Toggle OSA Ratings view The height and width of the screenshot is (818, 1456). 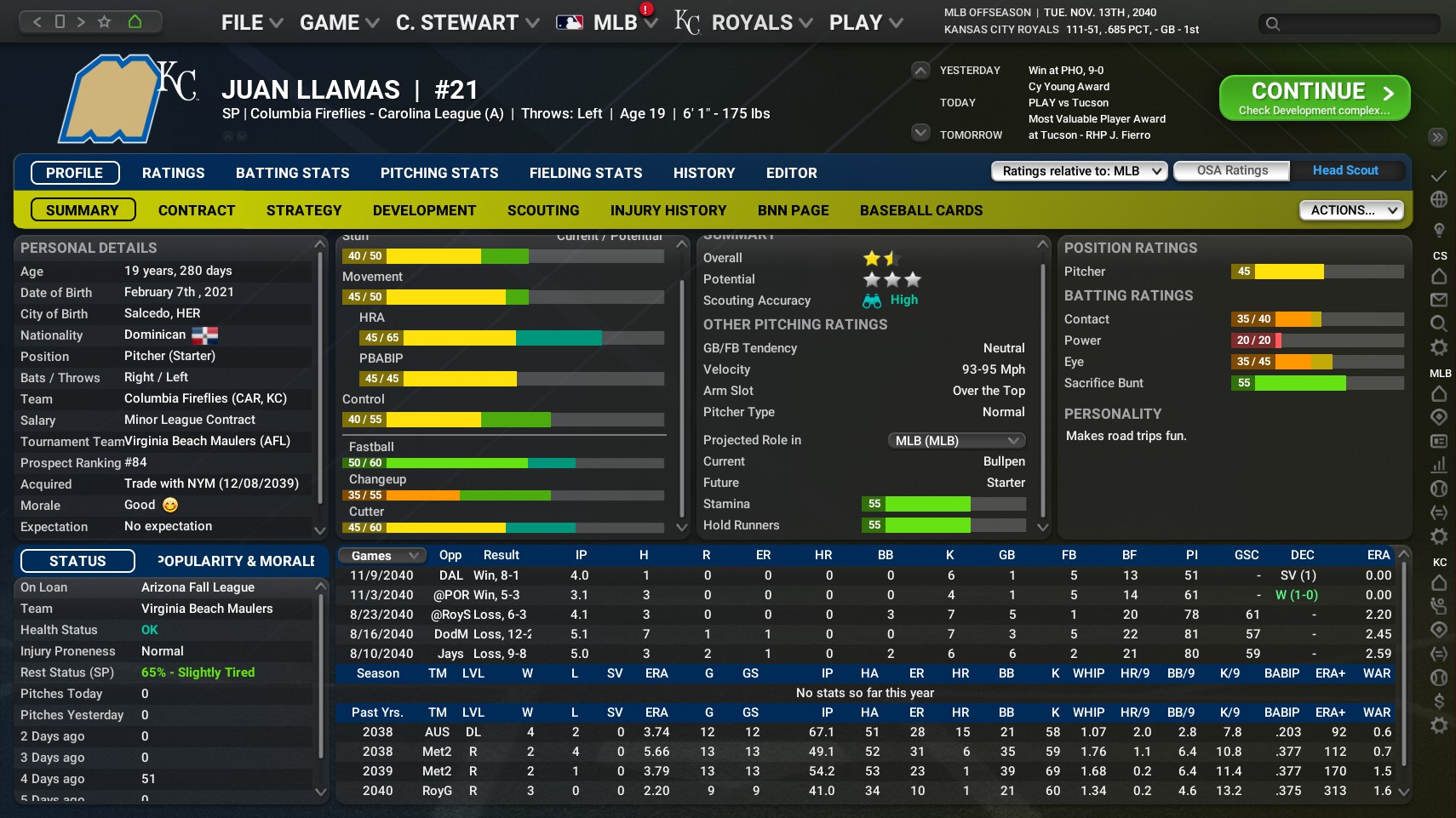tap(1231, 170)
